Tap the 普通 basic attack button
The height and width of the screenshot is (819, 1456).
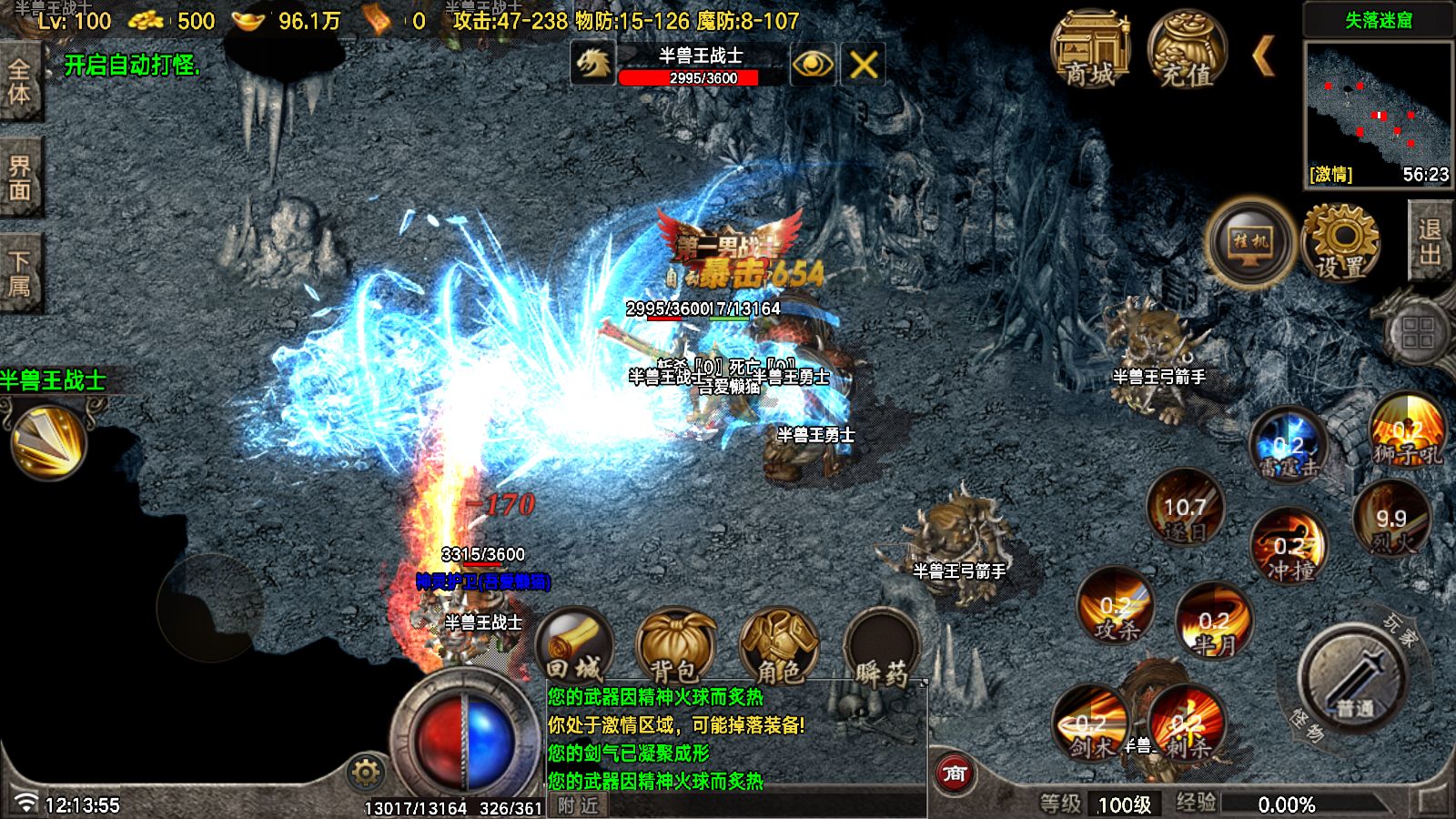tap(1355, 678)
